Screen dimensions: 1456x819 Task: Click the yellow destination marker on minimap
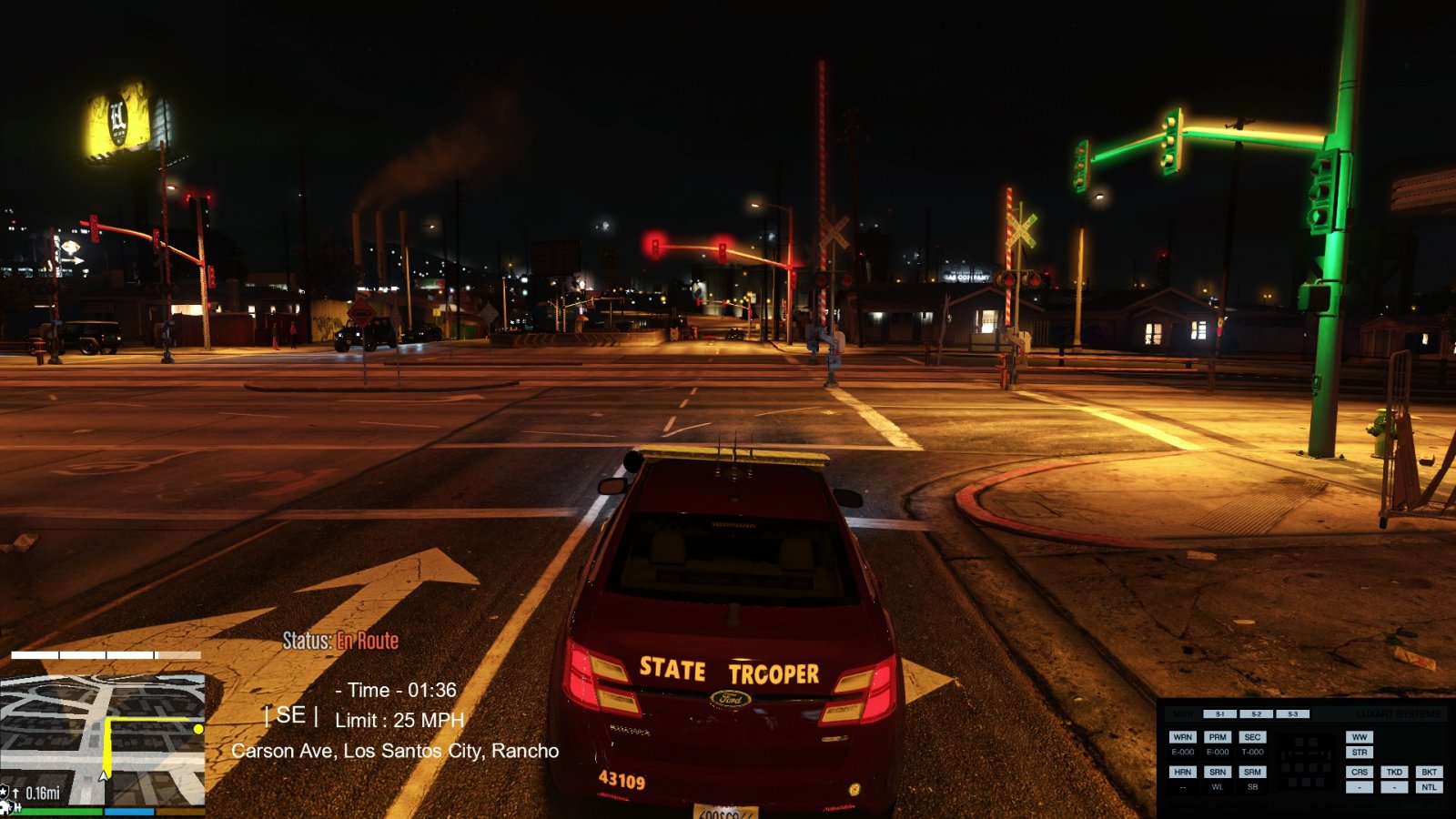198,729
